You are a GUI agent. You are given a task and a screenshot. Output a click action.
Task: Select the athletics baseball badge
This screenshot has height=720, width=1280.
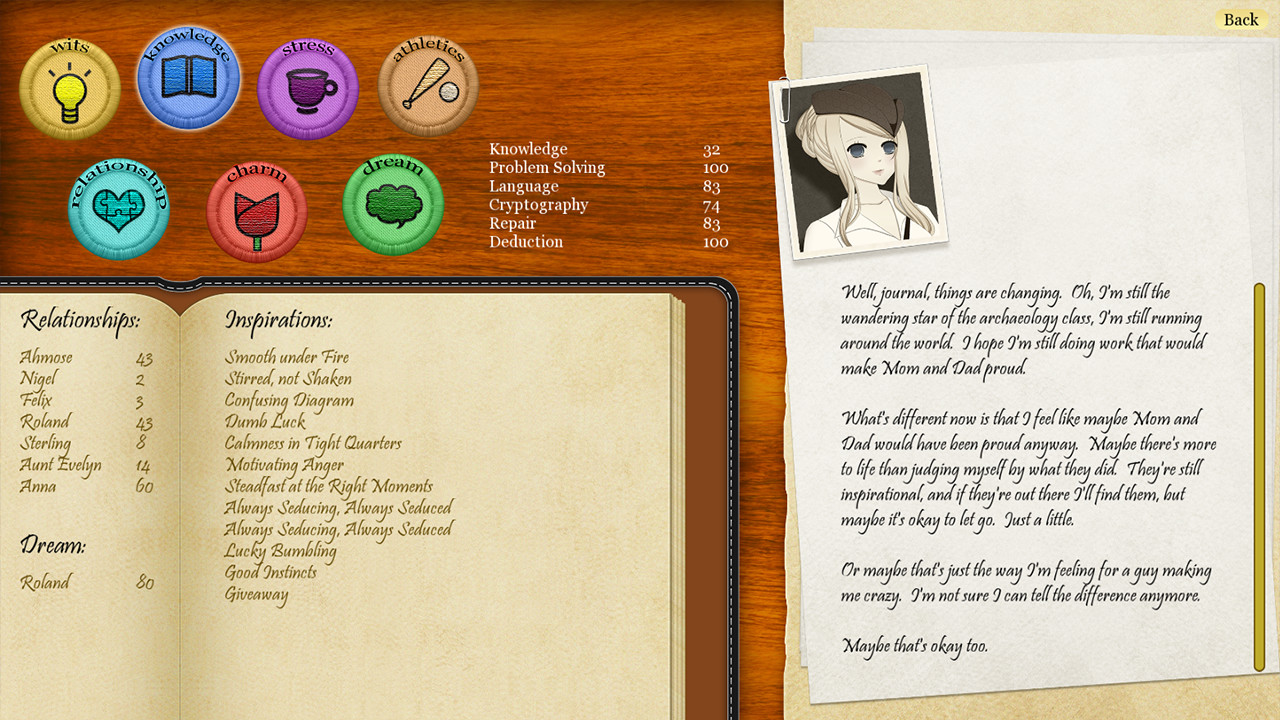tap(427, 88)
